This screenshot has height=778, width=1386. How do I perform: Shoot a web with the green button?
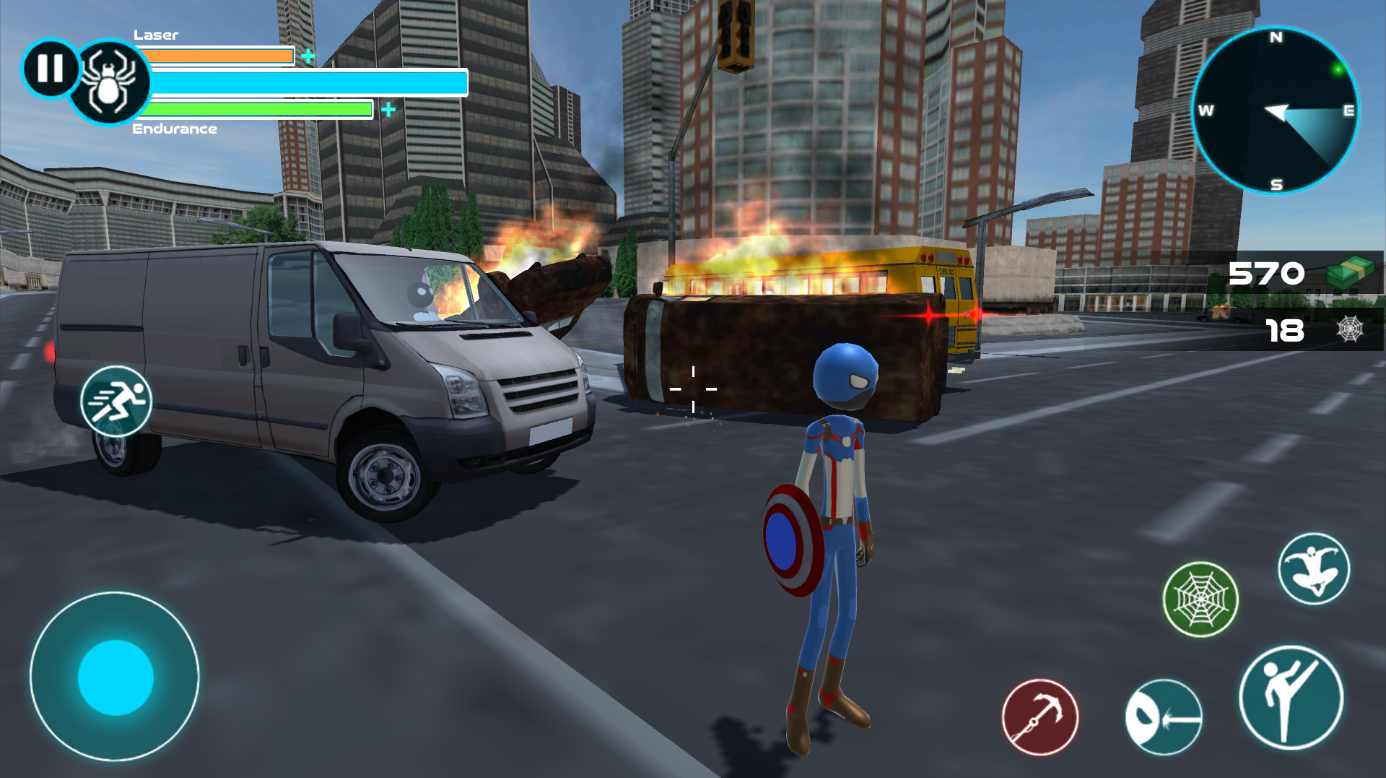tap(1200, 600)
